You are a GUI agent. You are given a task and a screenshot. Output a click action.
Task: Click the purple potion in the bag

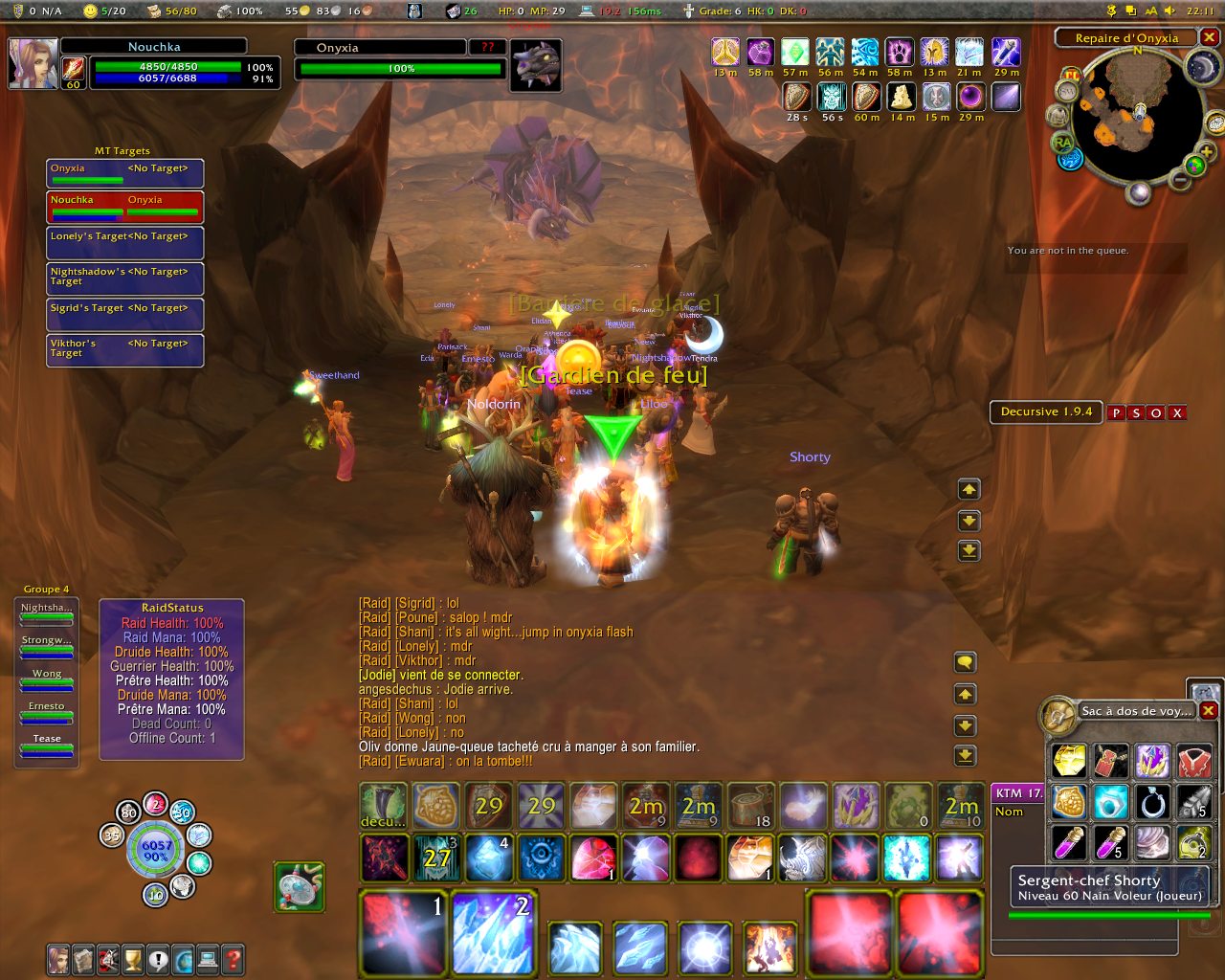1069,843
